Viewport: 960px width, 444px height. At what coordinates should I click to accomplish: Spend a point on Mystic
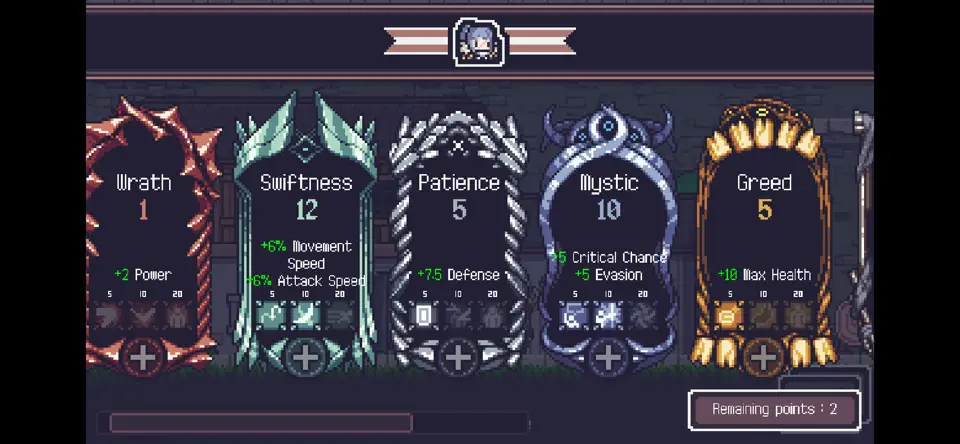pos(608,357)
